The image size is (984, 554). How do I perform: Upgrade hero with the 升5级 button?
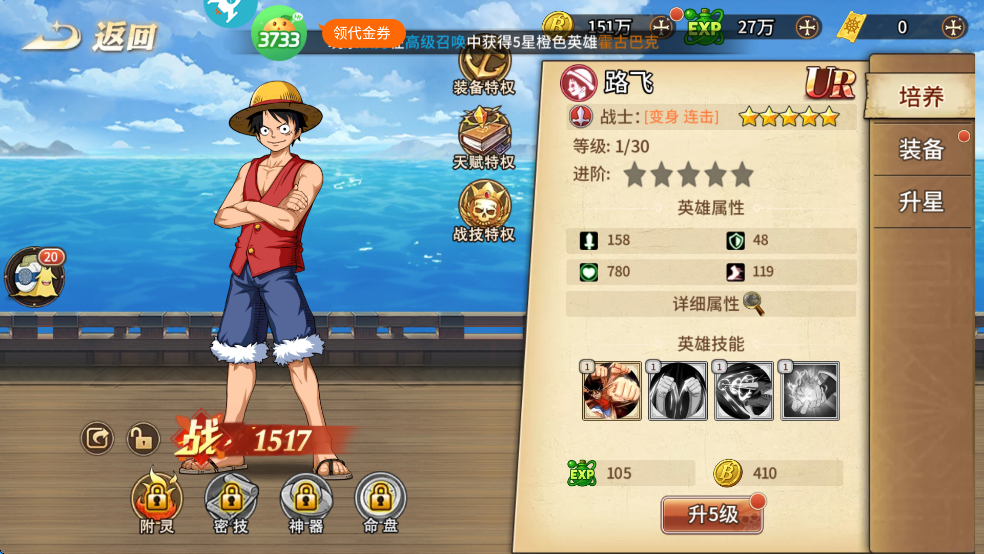(712, 514)
